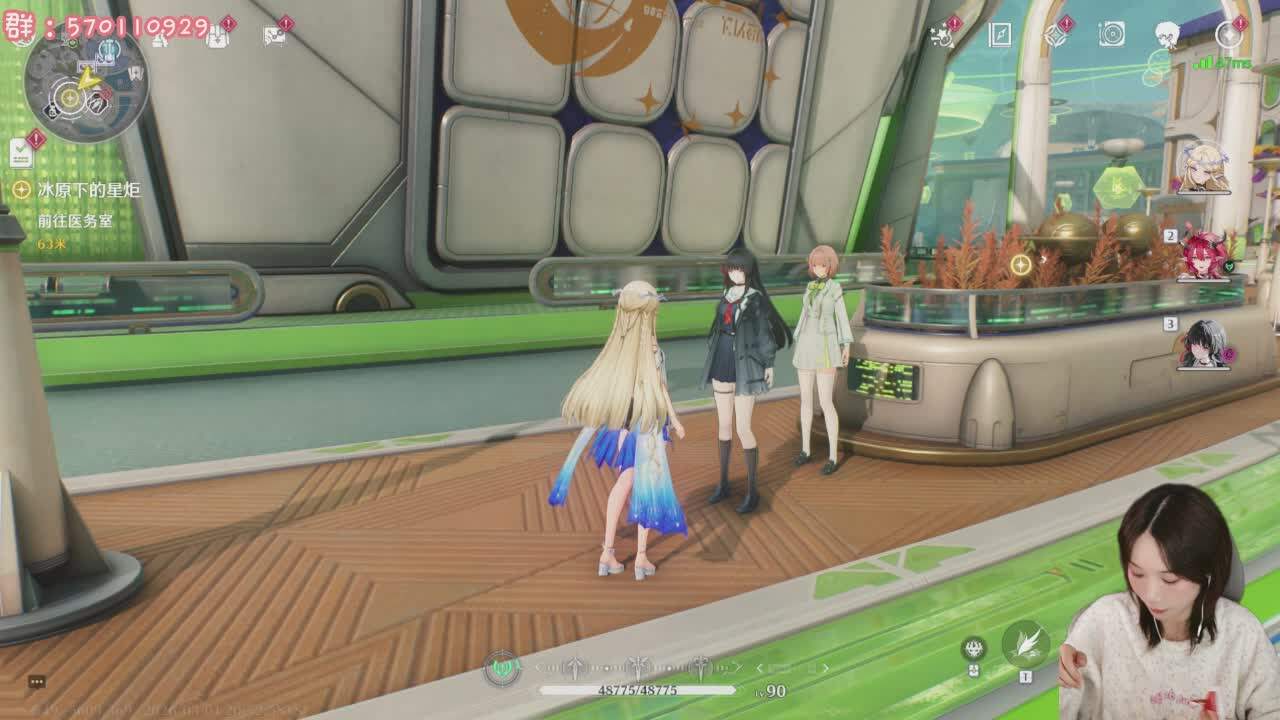Open the sparkle wish icon
The image size is (1280, 720).
[941, 35]
